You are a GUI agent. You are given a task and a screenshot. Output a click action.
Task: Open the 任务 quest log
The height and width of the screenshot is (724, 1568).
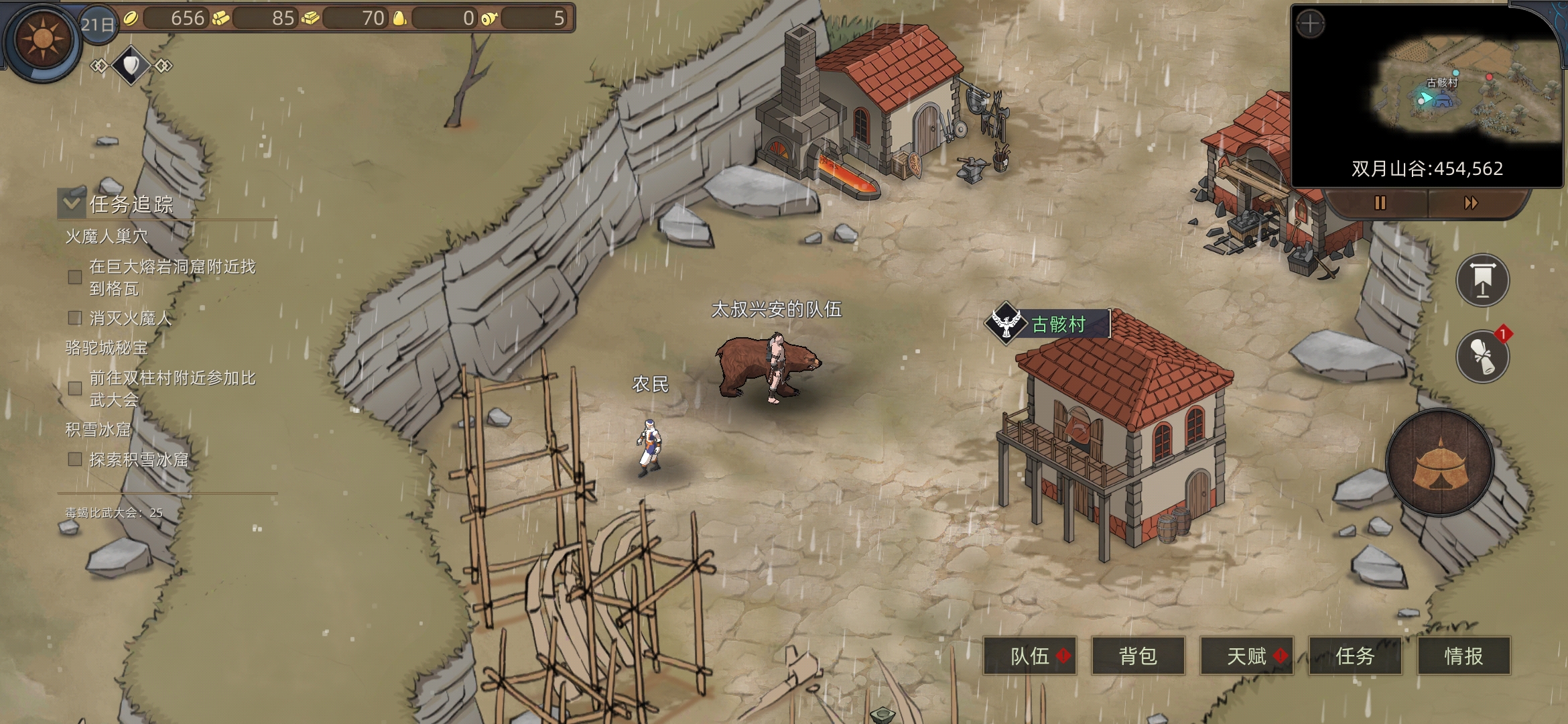(1355, 656)
